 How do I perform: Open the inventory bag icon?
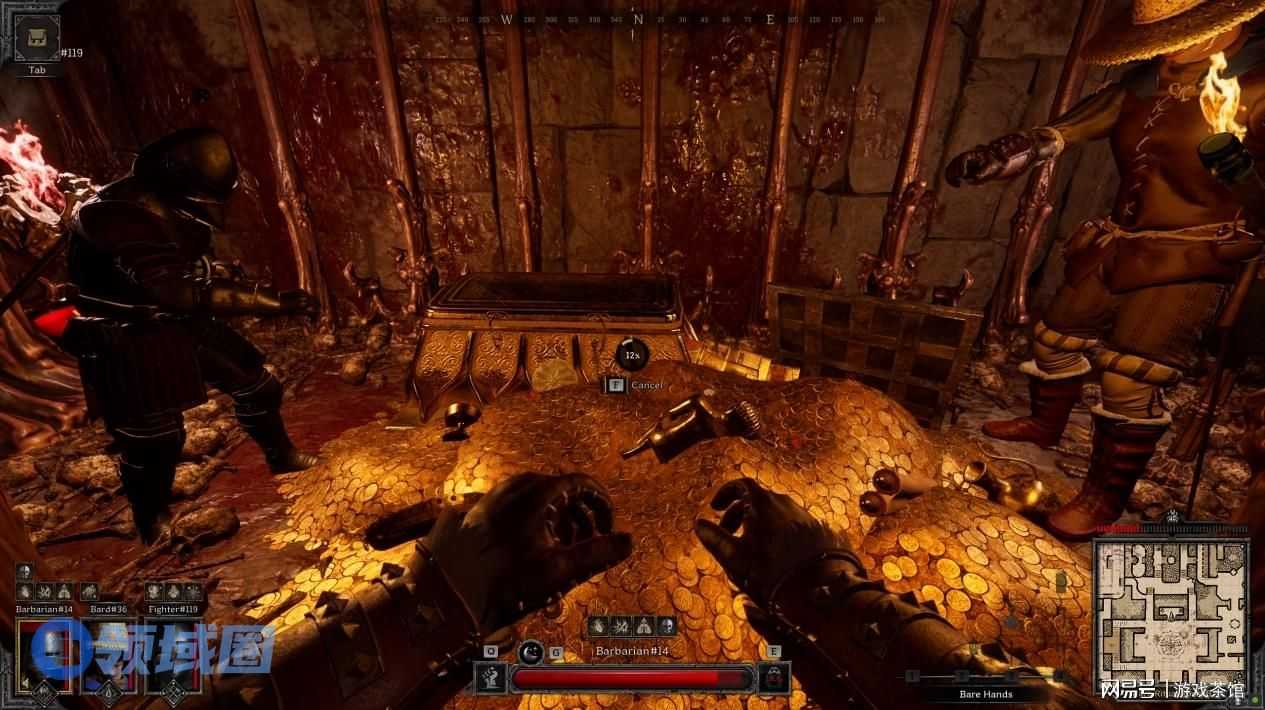(x=36, y=38)
